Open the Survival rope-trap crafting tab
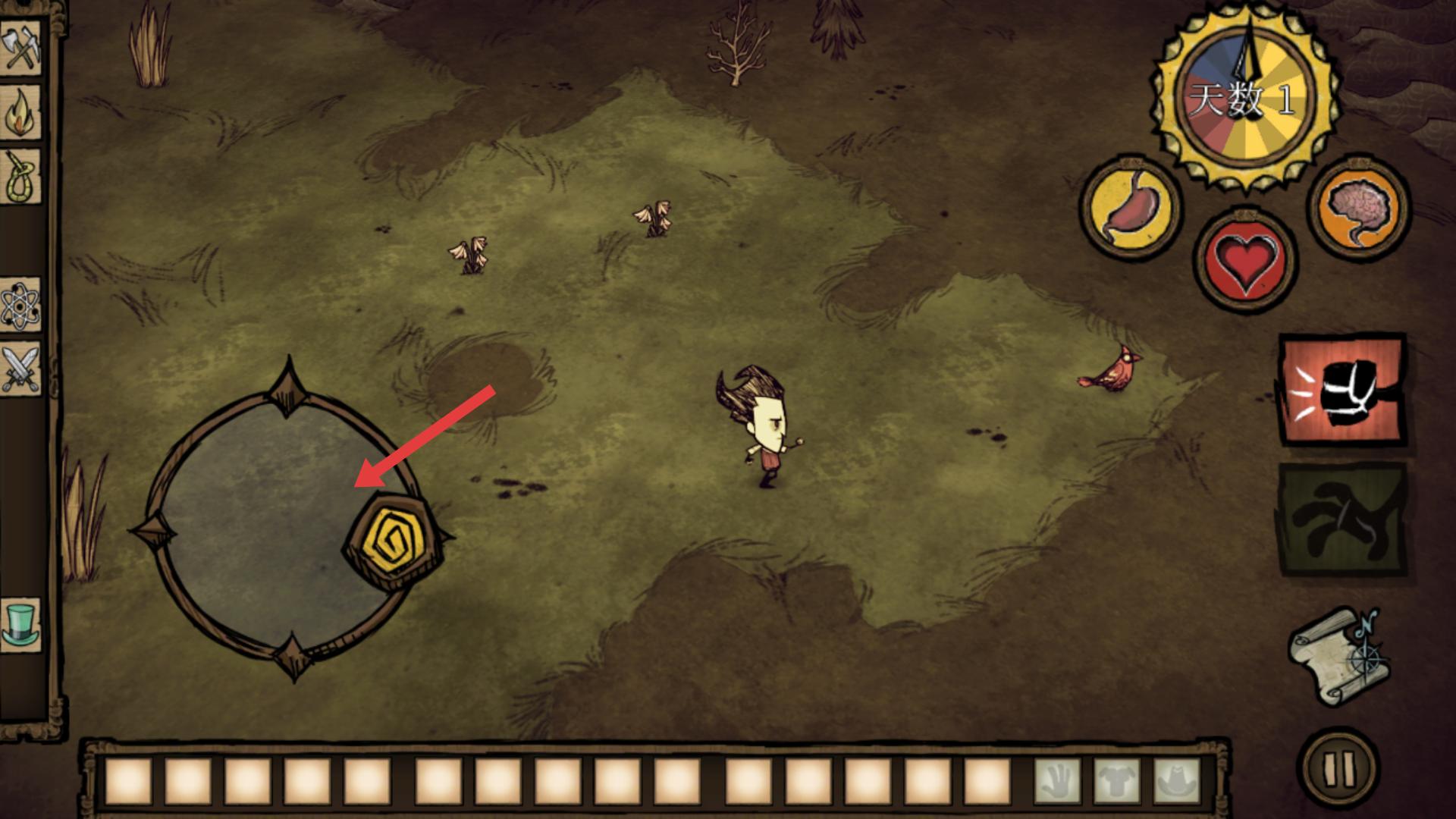The image size is (1456, 819). point(20,177)
